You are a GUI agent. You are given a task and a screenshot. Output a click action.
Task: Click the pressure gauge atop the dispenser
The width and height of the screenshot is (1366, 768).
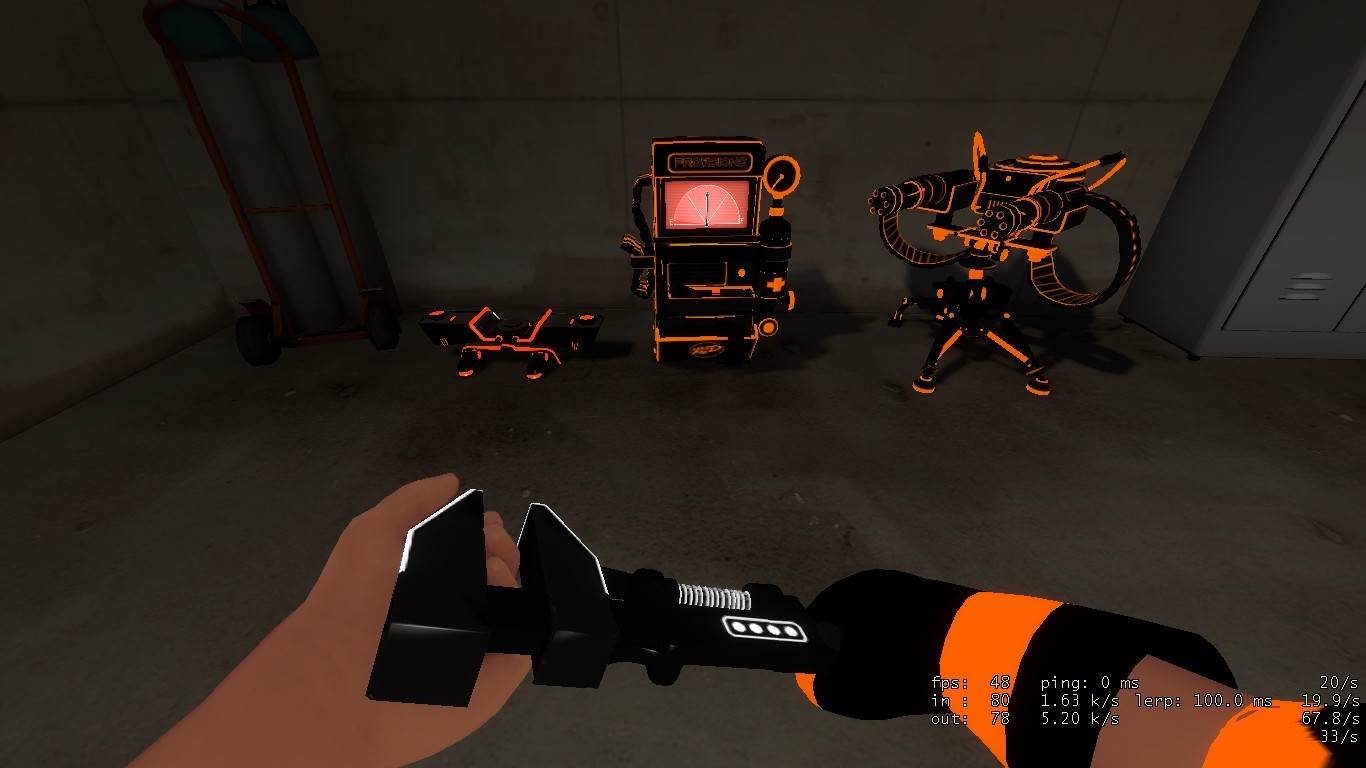pyautogui.click(x=781, y=177)
